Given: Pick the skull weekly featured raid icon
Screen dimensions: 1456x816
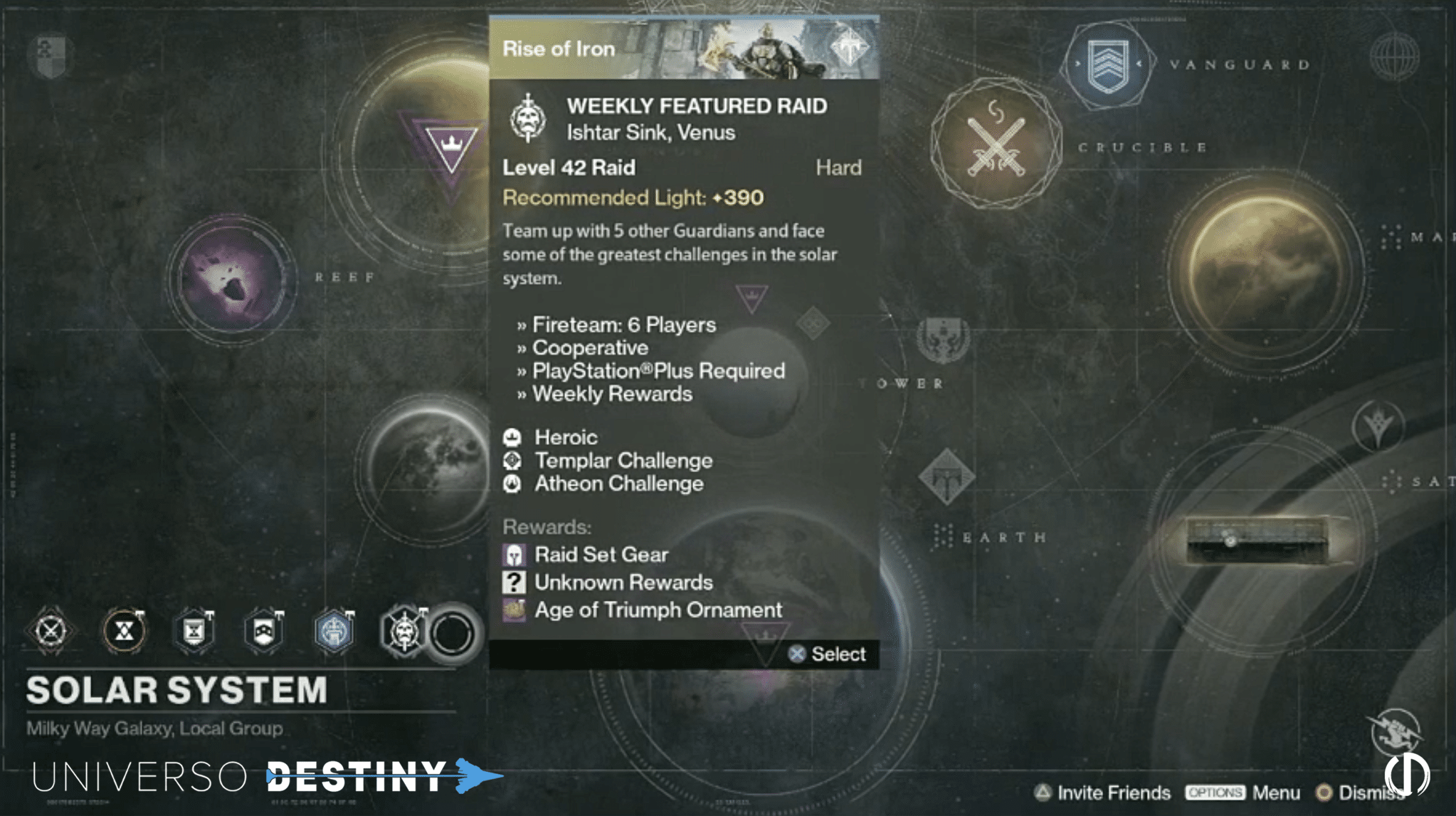Looking at the screenshot, I should pyautogui.click(x=403, y=631).
